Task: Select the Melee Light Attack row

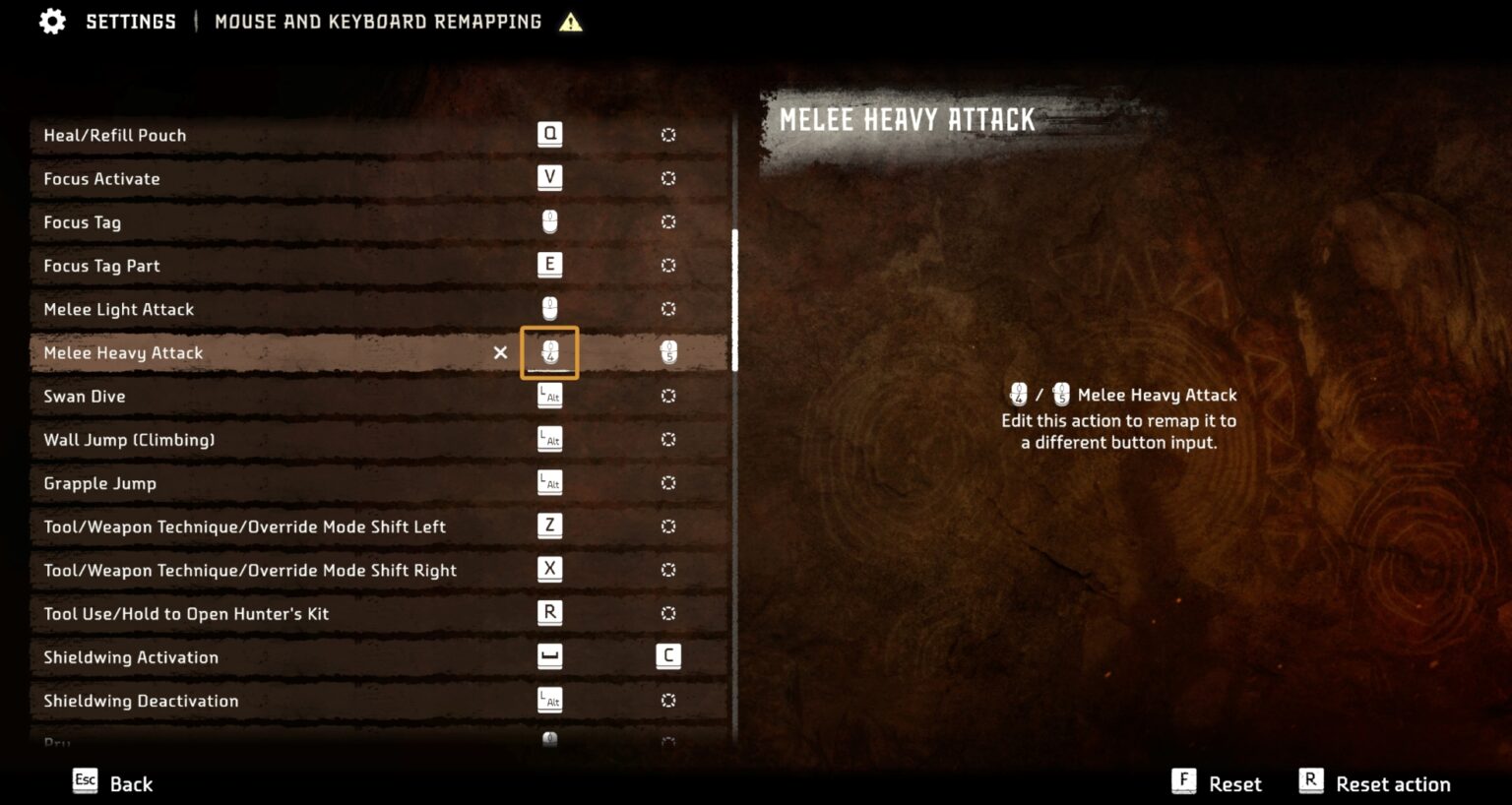Action: [295, 309]
